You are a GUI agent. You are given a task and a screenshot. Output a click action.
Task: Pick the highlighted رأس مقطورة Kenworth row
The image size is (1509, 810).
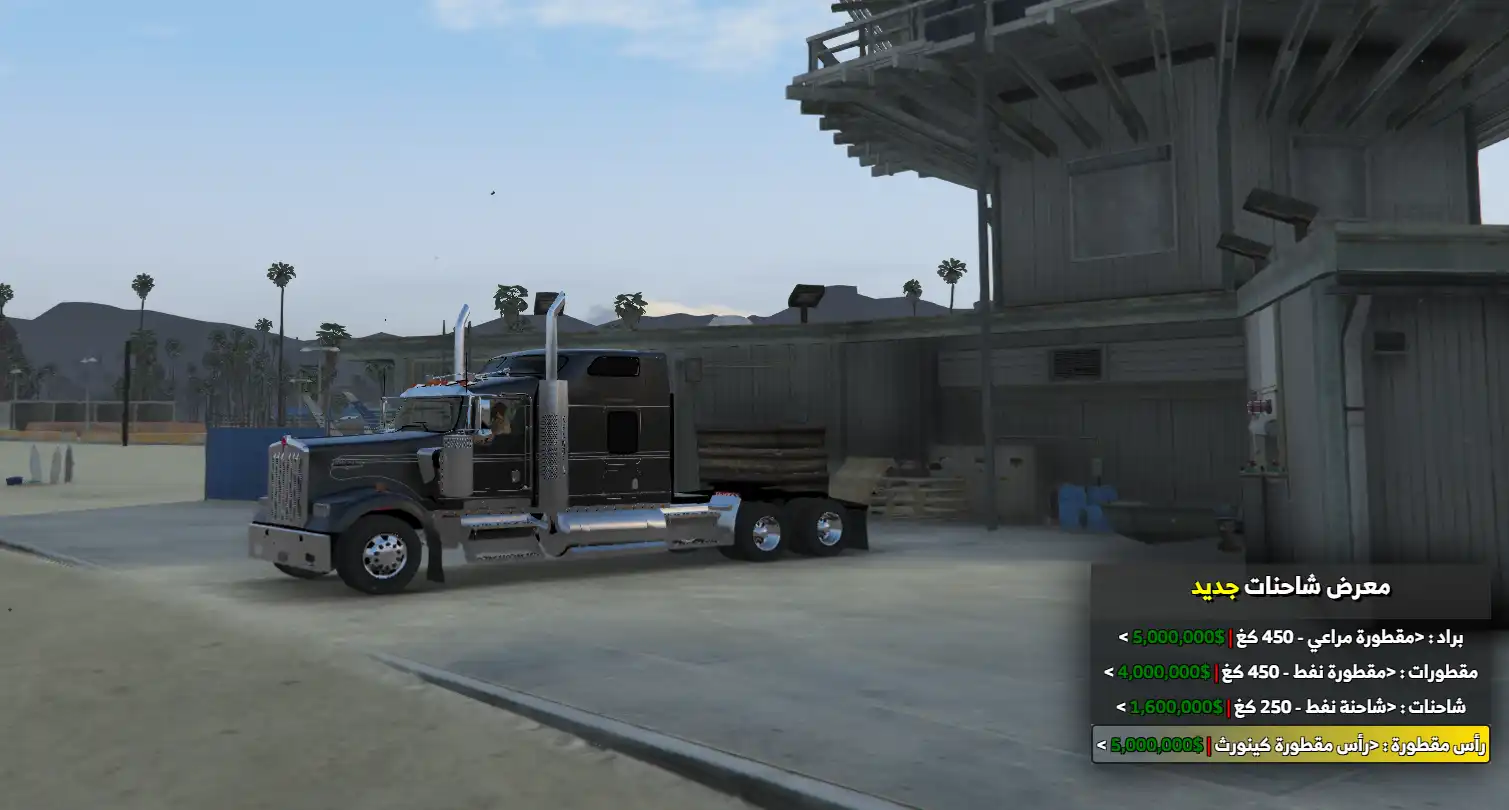click(1290, 744)
